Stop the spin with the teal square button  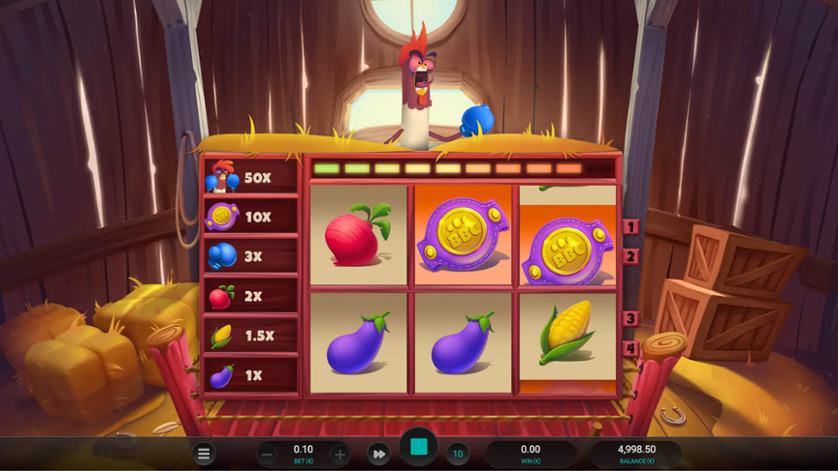(x=418, y=447)
